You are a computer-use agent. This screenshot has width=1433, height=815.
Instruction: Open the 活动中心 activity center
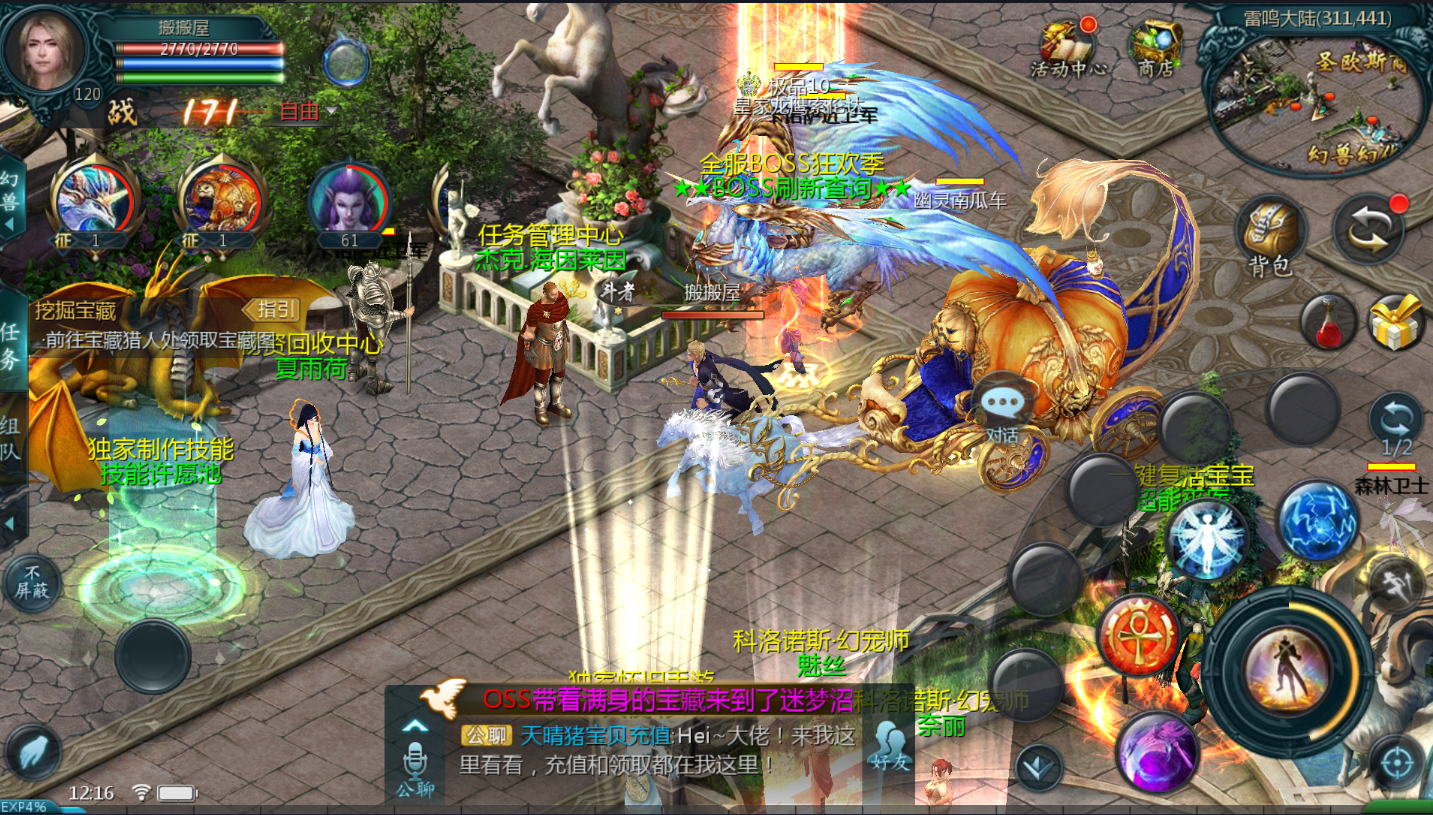[x=1068, y=47]
